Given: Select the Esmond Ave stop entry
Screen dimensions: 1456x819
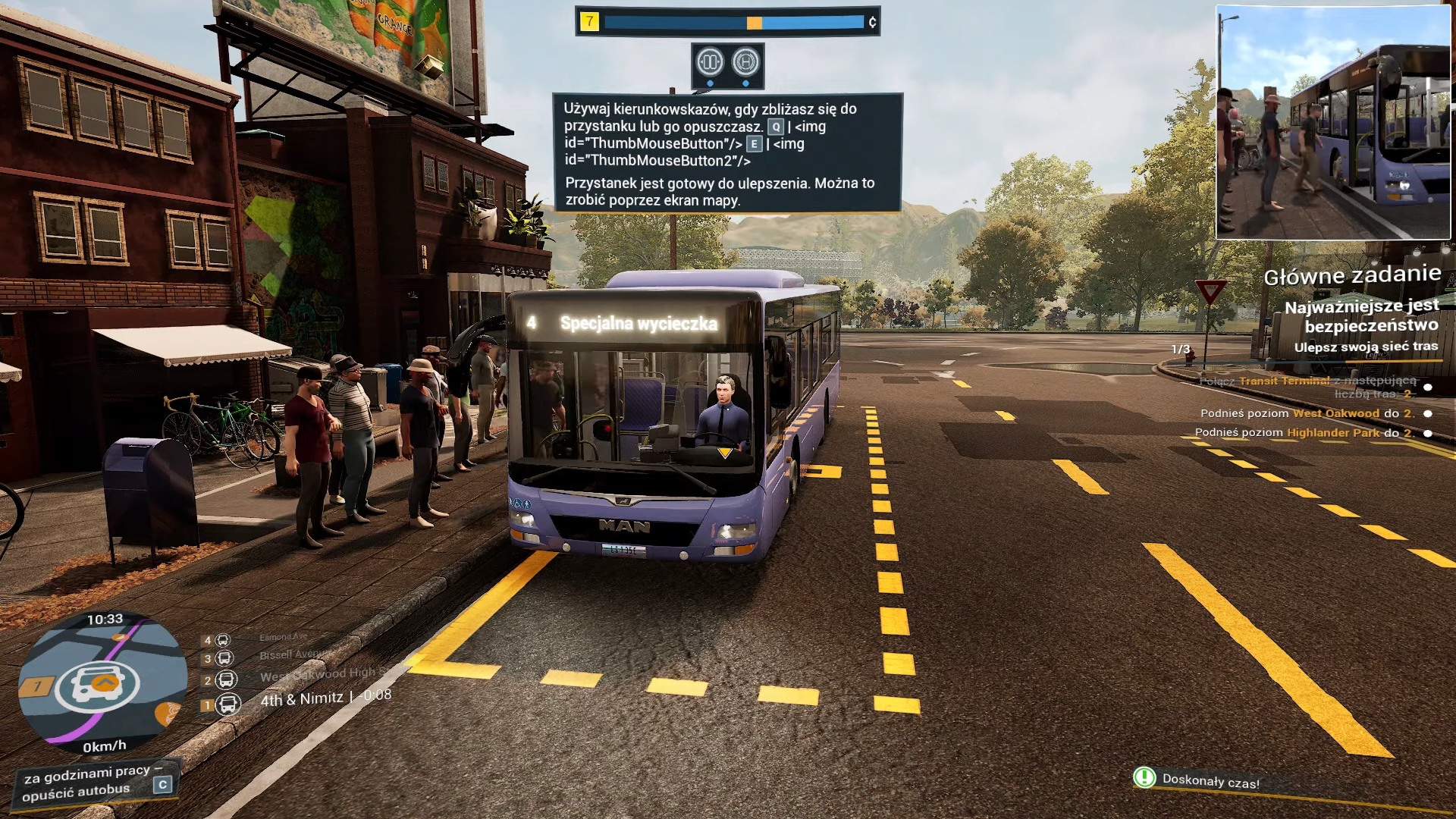Looking at the screenshot, I should (283, 638).
